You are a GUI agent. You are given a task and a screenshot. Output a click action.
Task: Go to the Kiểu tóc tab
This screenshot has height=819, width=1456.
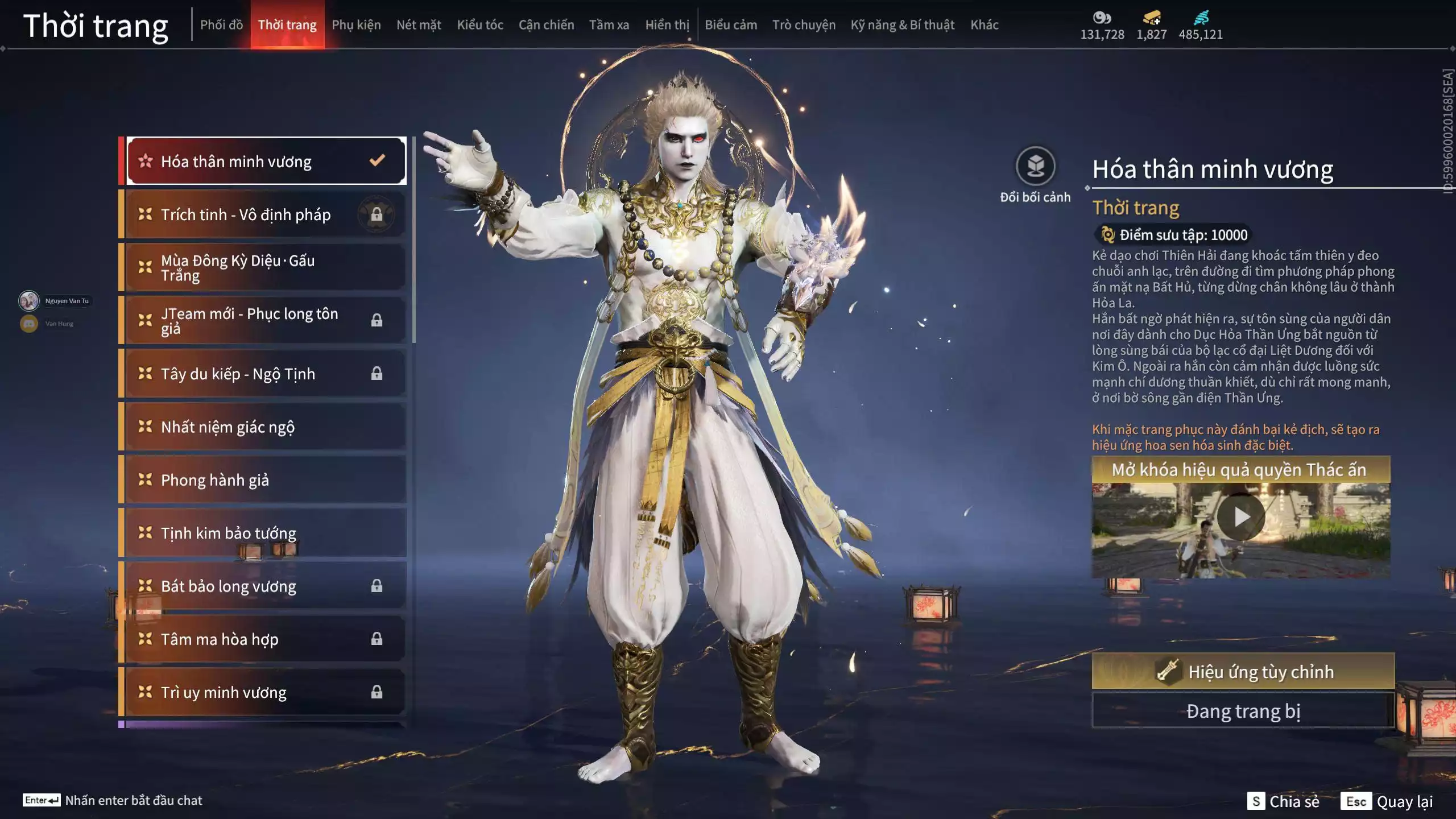(480, 25)
